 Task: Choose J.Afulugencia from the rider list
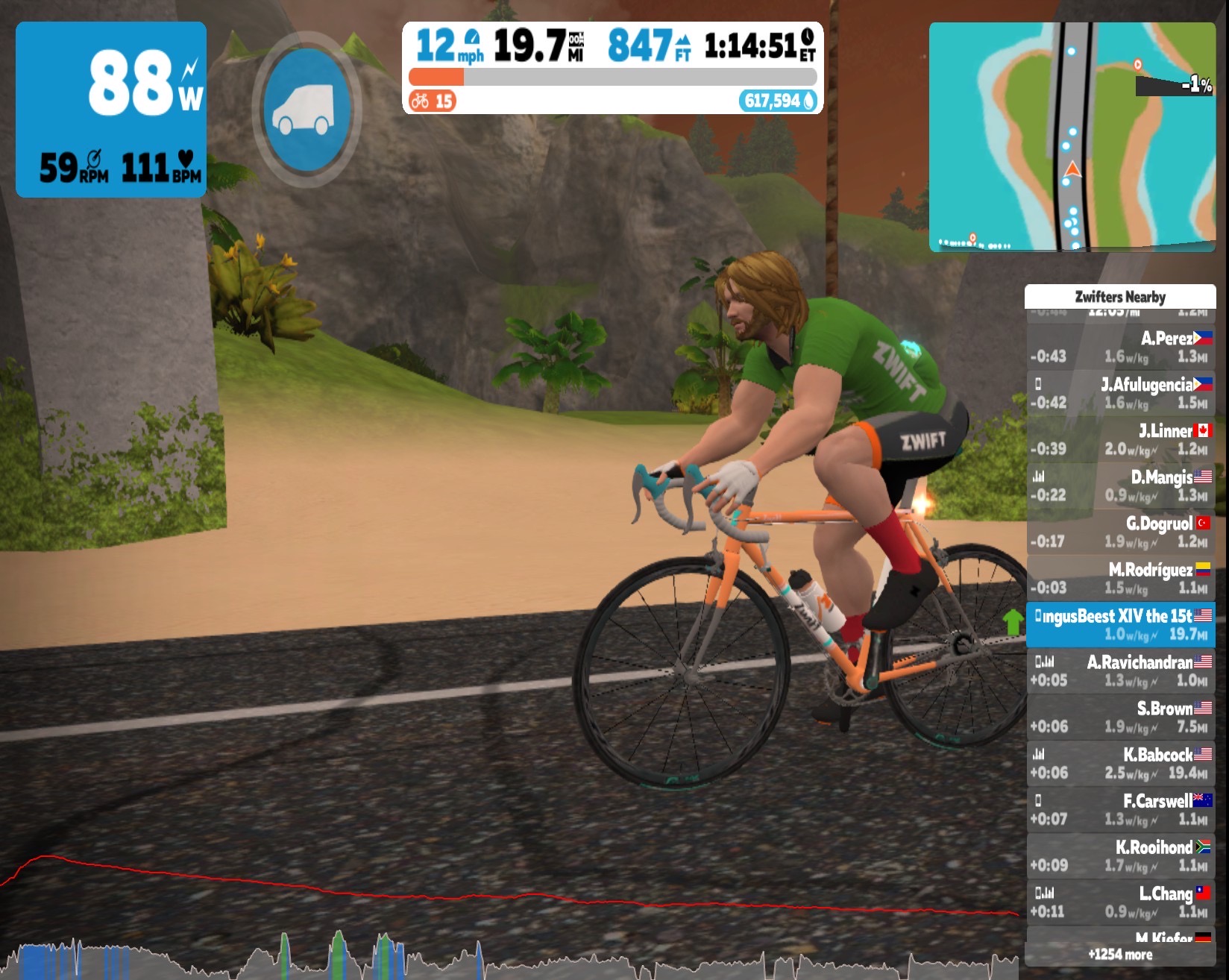pos(1120,394)
